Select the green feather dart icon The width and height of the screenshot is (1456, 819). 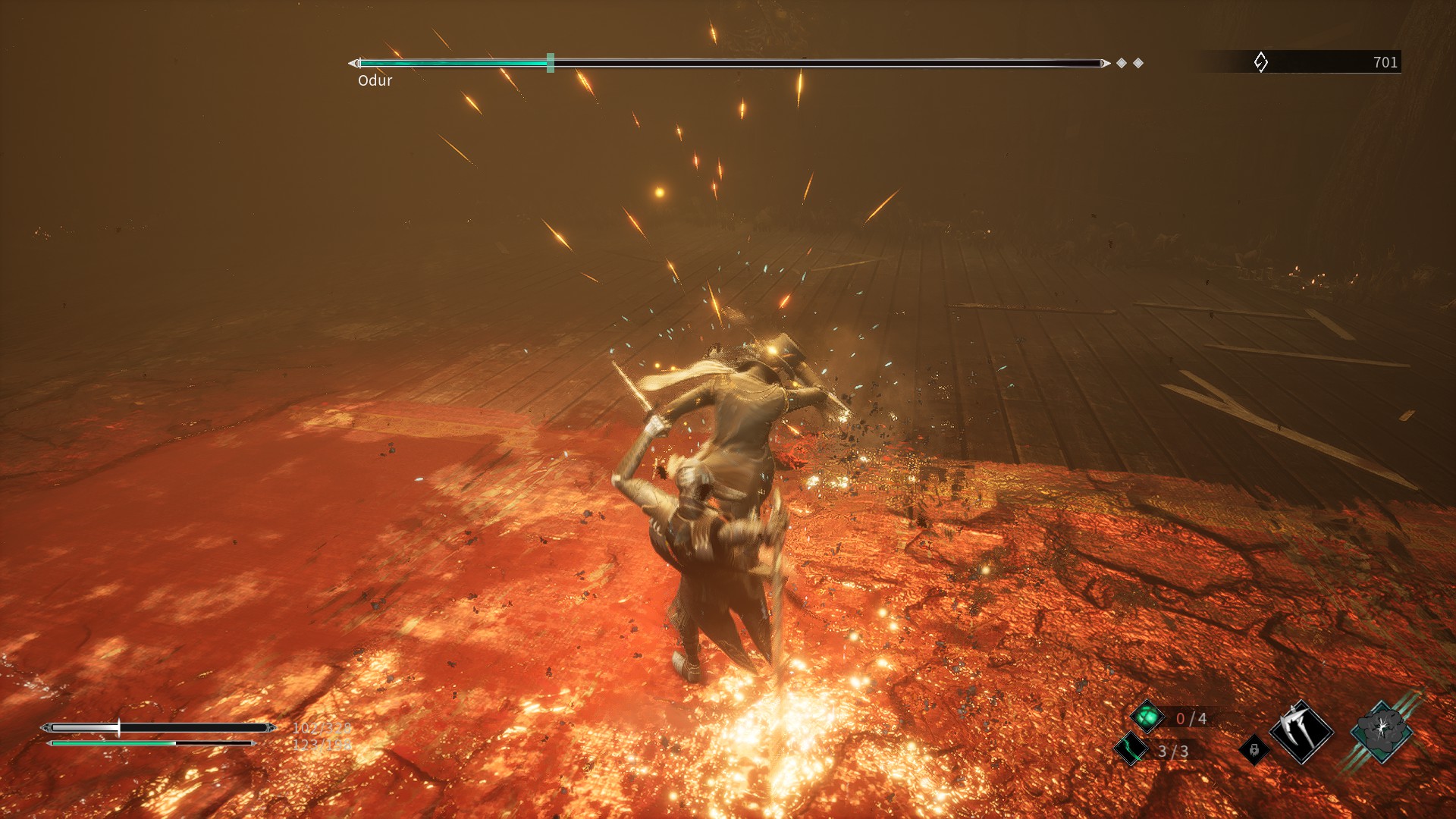[x=1131, y=749]
